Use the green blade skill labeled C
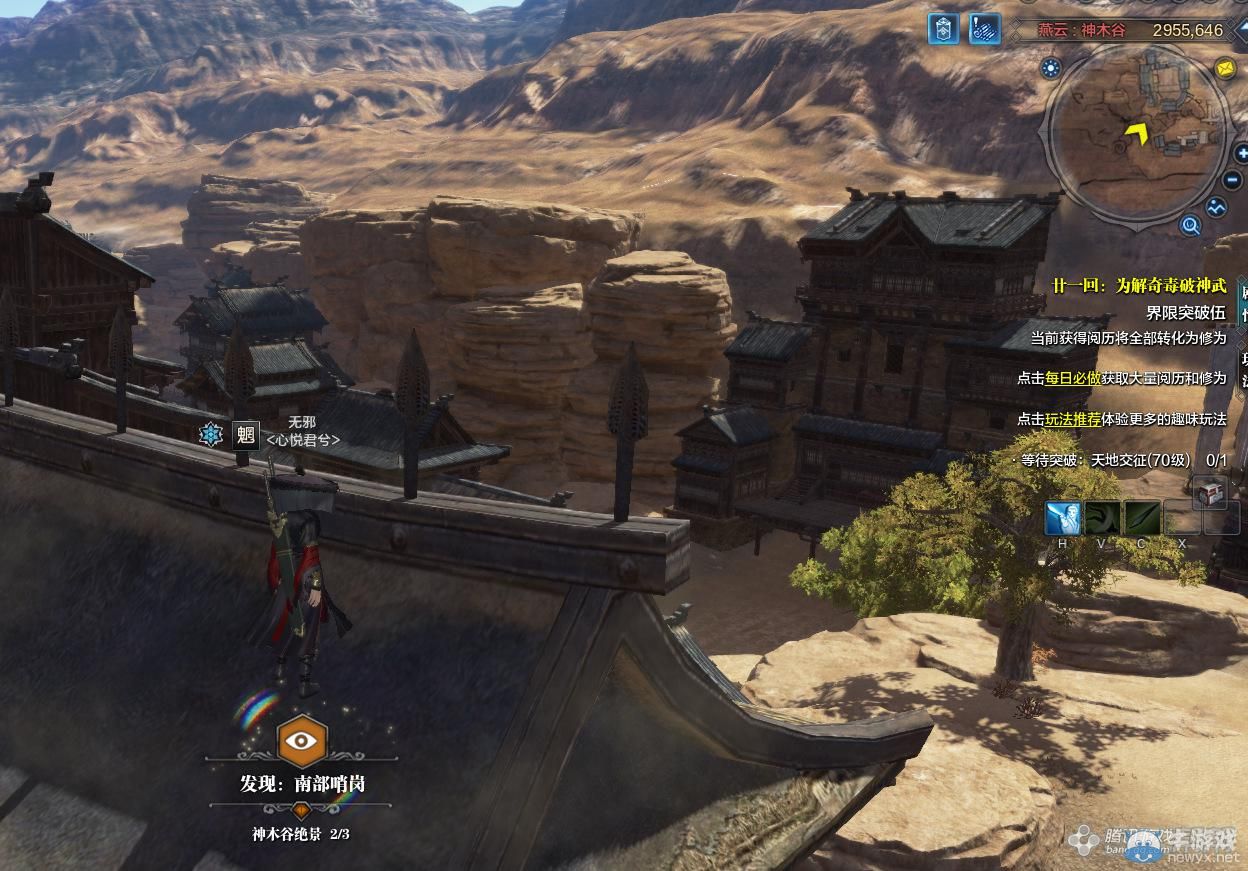Screen dimensions: 1248x871 [x=1142, y=519]
